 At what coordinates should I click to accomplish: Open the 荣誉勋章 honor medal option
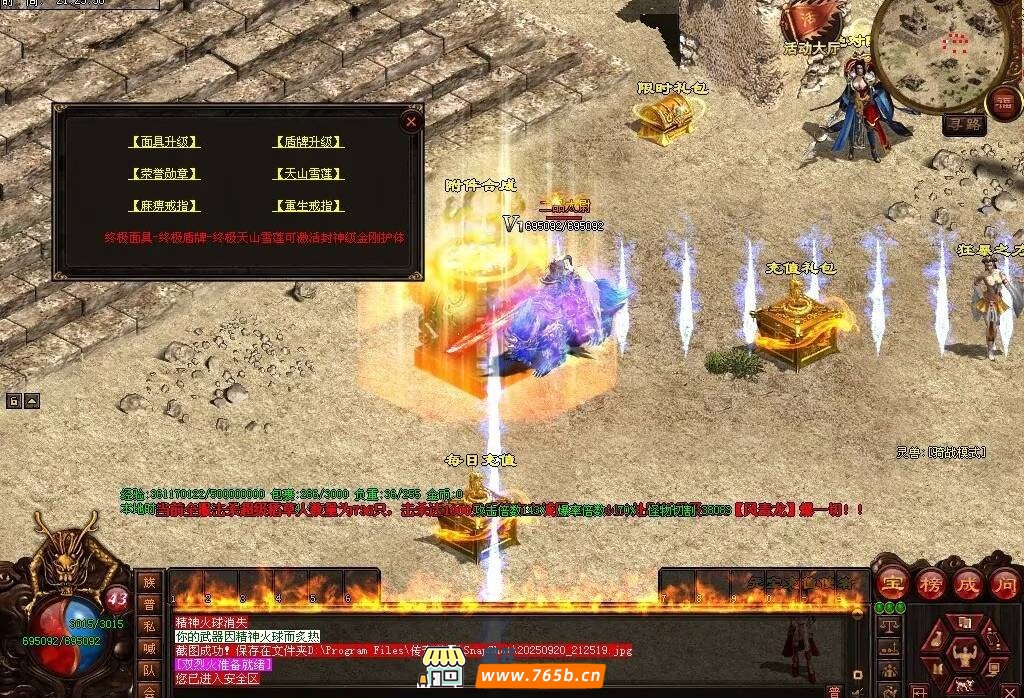pyautogui.click(x=165, y=174)
